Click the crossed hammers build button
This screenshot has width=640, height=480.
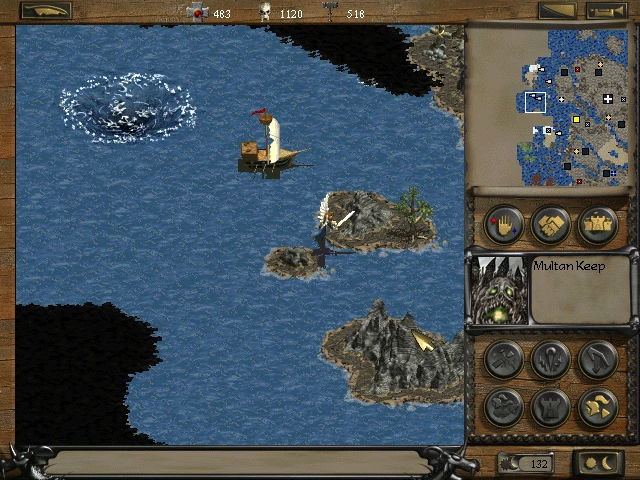click(503, 360)
